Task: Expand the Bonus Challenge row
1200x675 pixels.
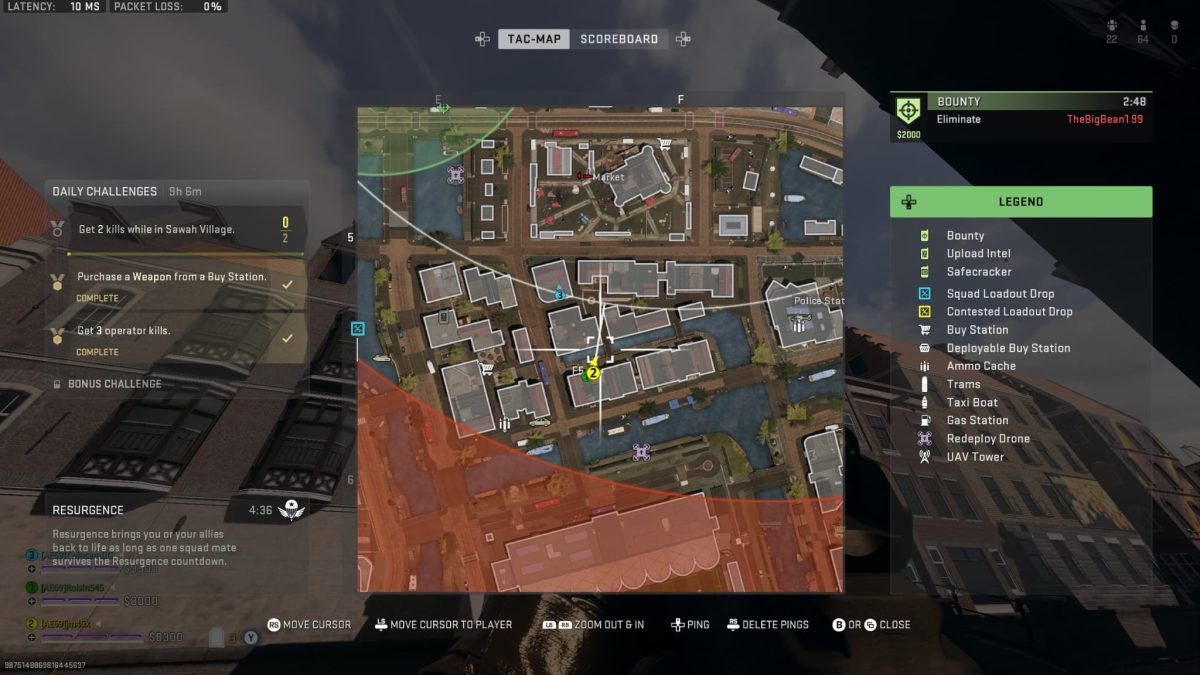Action: pos(114,384)
